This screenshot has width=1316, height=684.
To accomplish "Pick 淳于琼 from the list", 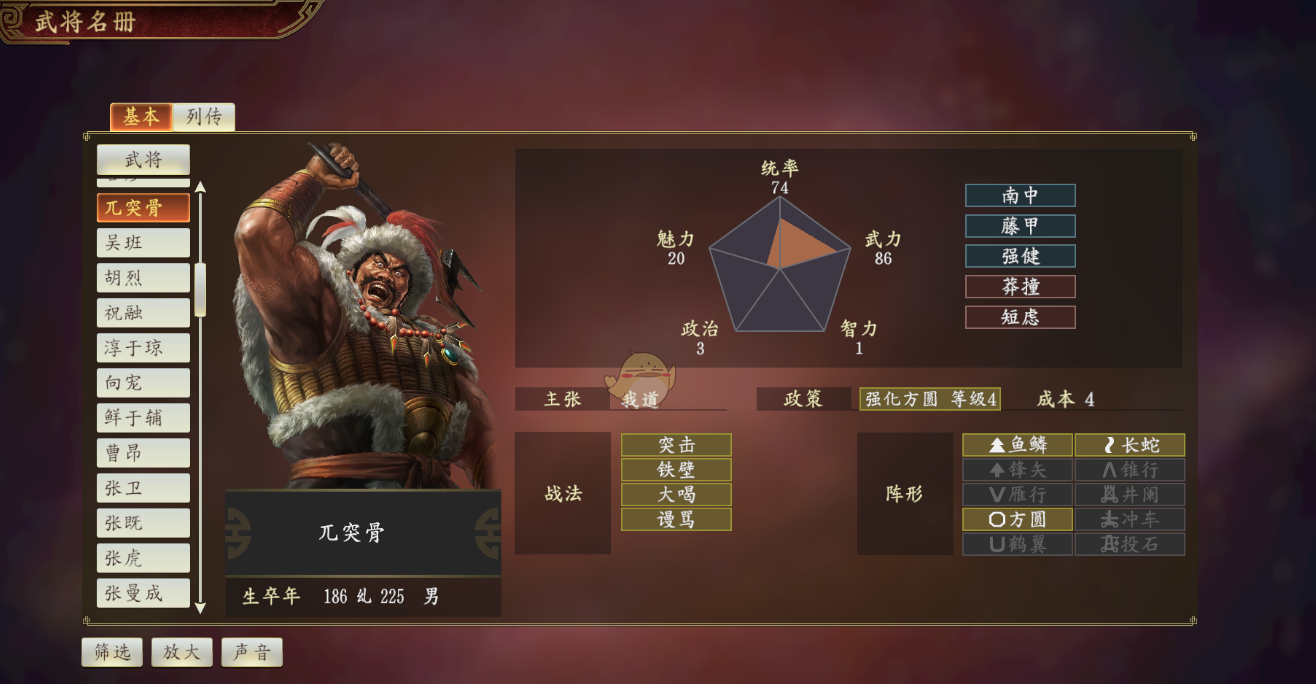I will pos(143,348).
